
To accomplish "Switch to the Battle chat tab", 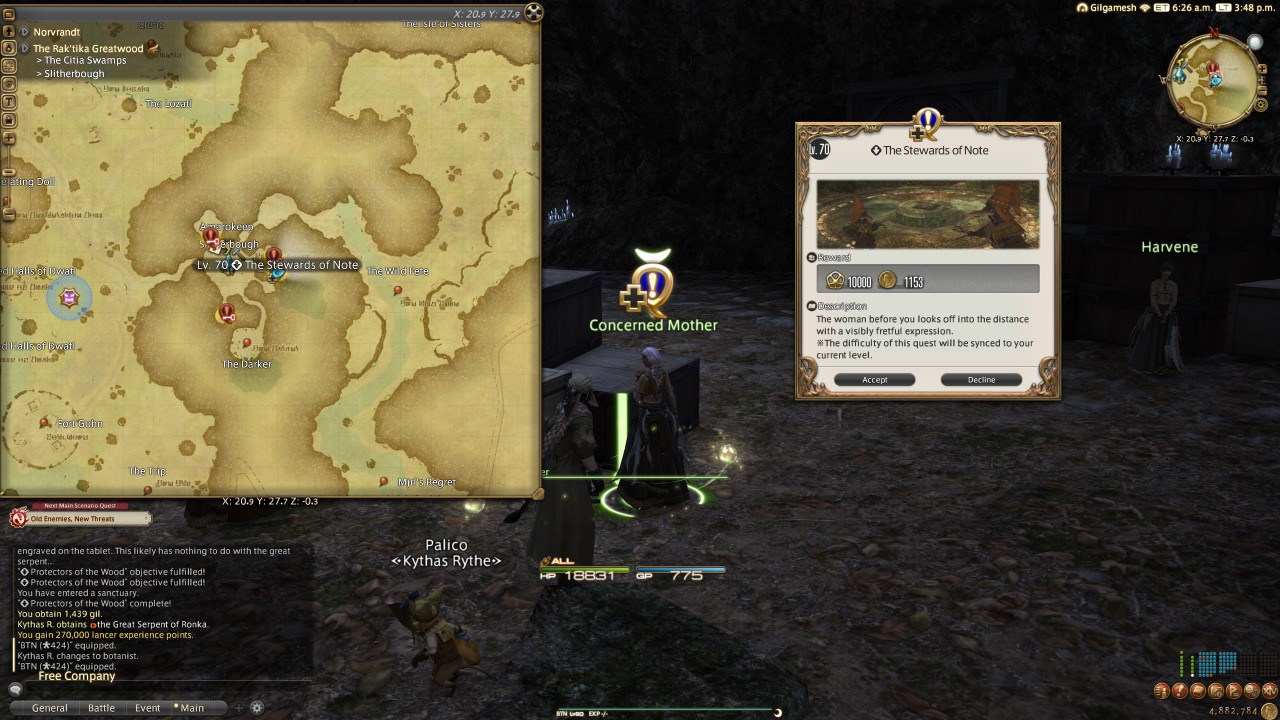I will (x=102, y=707).
